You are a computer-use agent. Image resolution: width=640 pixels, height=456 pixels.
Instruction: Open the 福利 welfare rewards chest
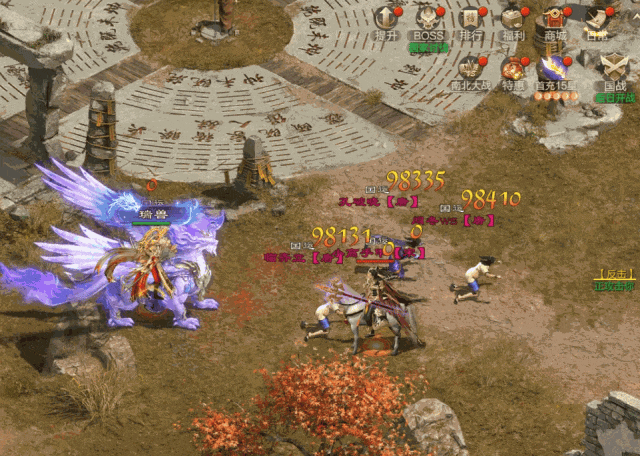(x=514, y=20)
